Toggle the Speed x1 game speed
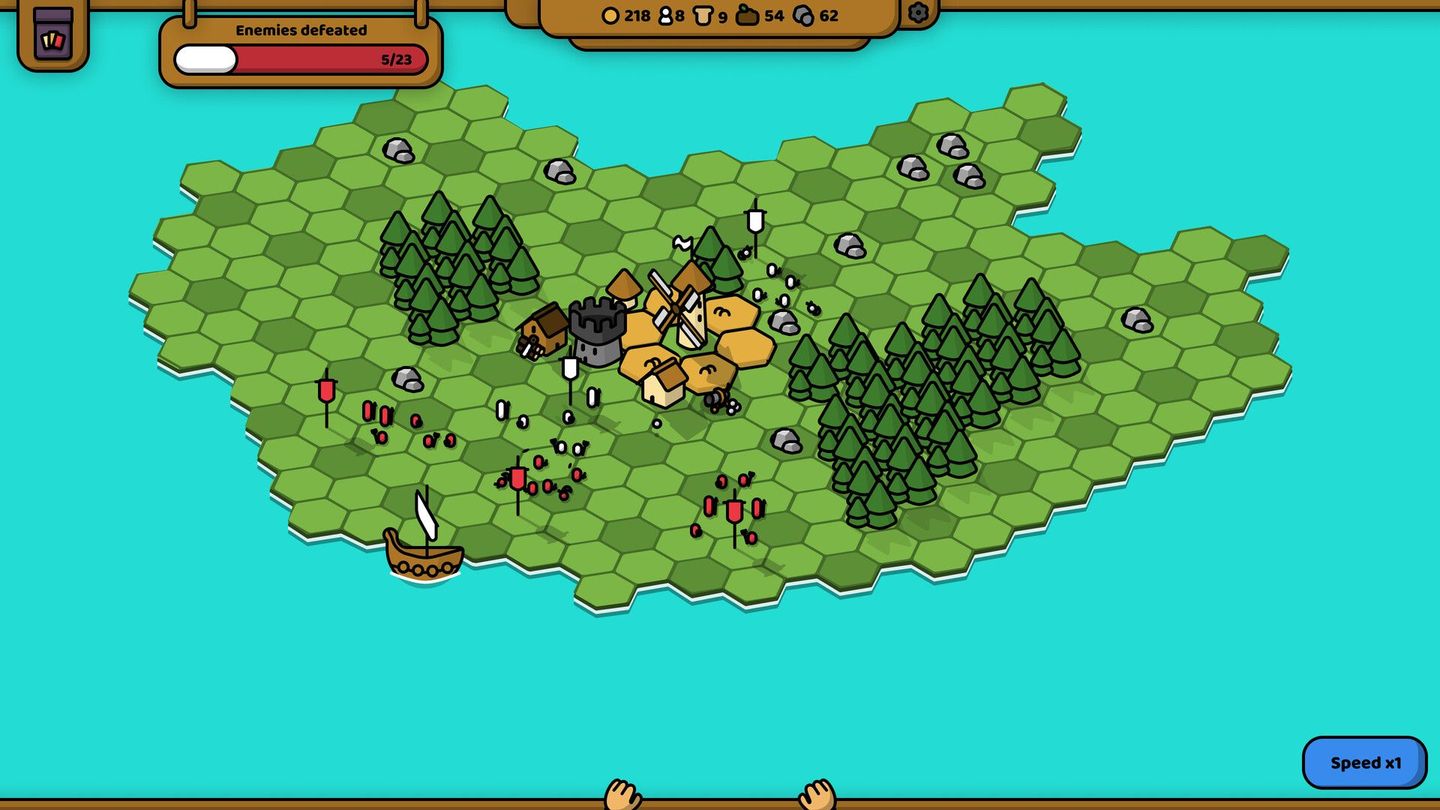The image size is (1440, 810). coord(1363,761)
